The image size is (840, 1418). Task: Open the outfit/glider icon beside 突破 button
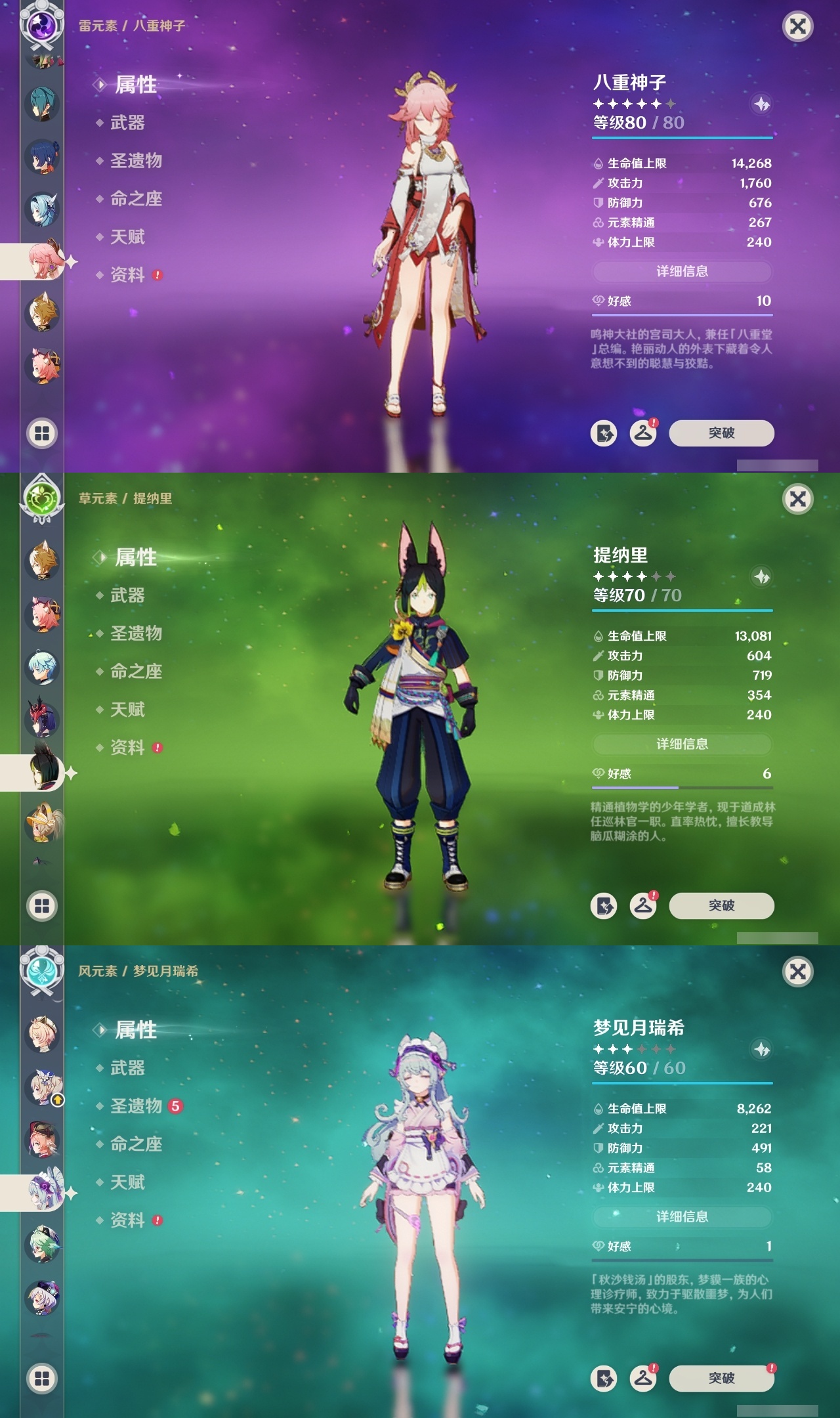click(x=604, y=433)
